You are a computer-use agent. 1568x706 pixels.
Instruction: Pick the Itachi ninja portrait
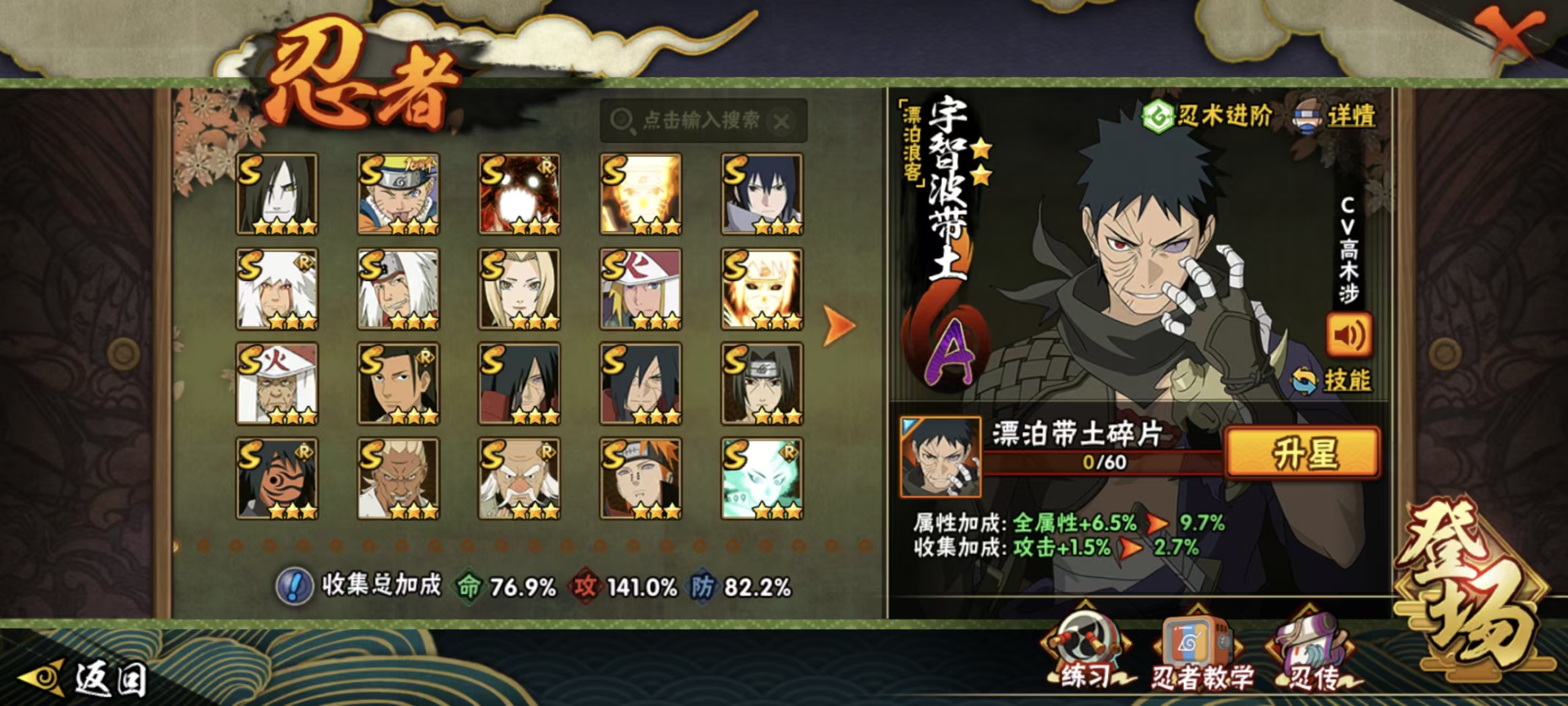[761, 383]
